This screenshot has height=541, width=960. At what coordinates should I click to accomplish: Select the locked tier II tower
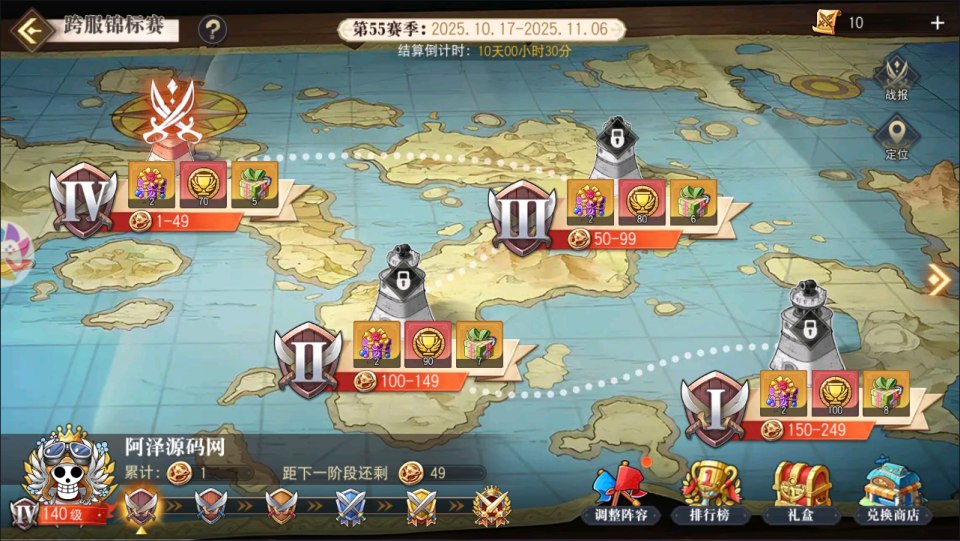point(403,284)
